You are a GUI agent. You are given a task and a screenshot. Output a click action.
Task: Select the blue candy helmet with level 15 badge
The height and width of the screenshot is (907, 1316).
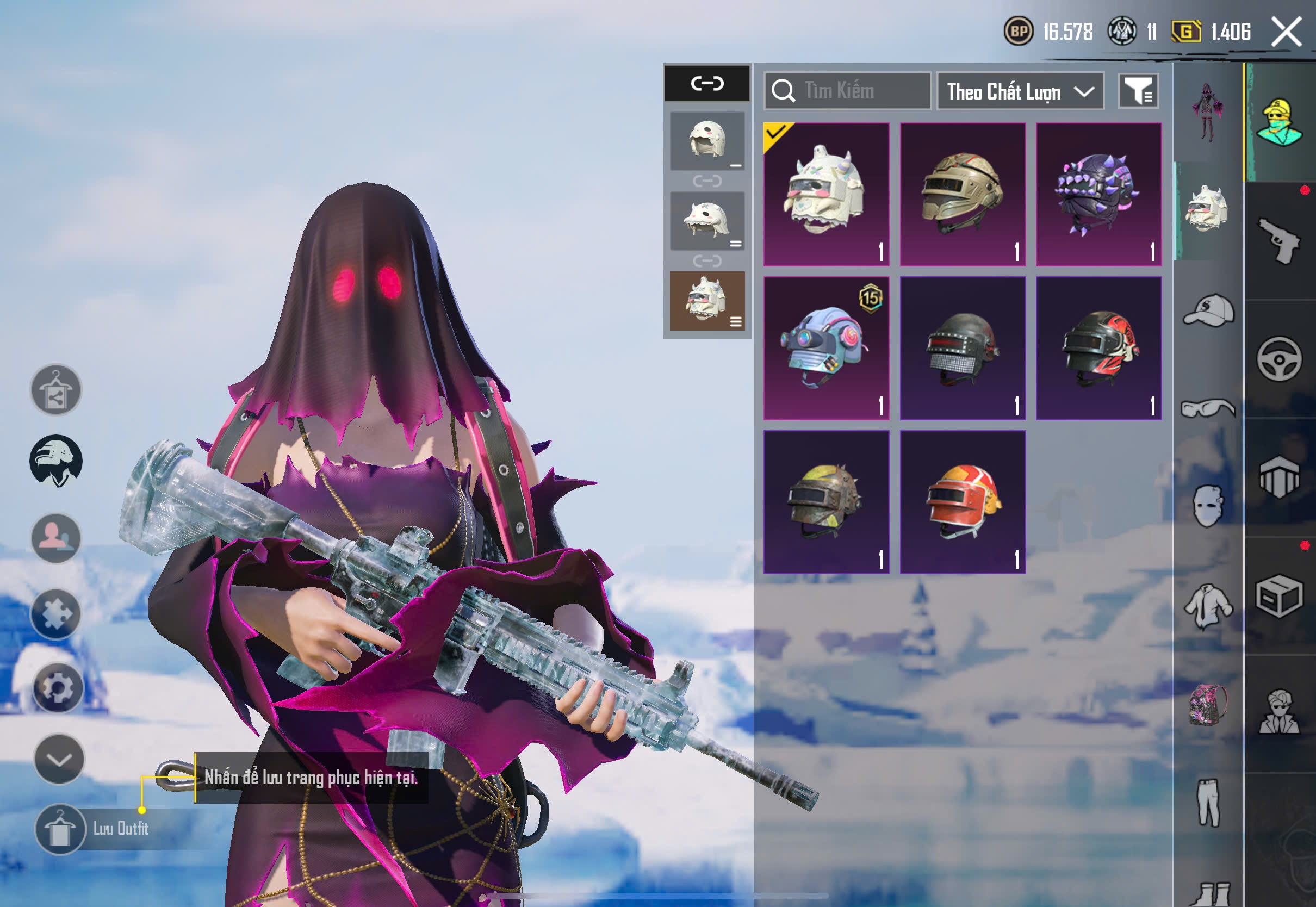point(826,349)
